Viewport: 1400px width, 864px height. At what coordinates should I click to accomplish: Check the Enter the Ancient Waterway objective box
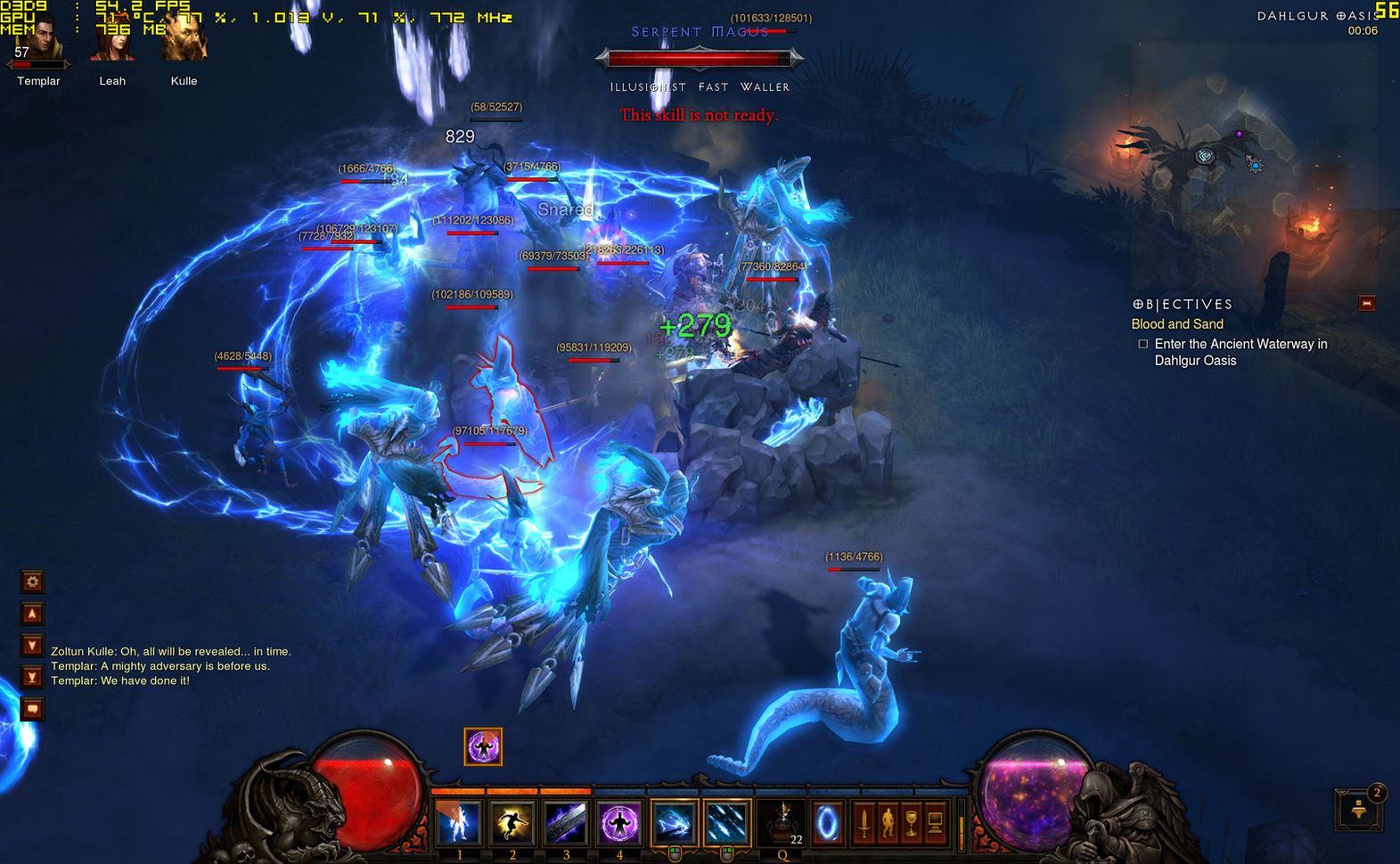click(1142, 344)
